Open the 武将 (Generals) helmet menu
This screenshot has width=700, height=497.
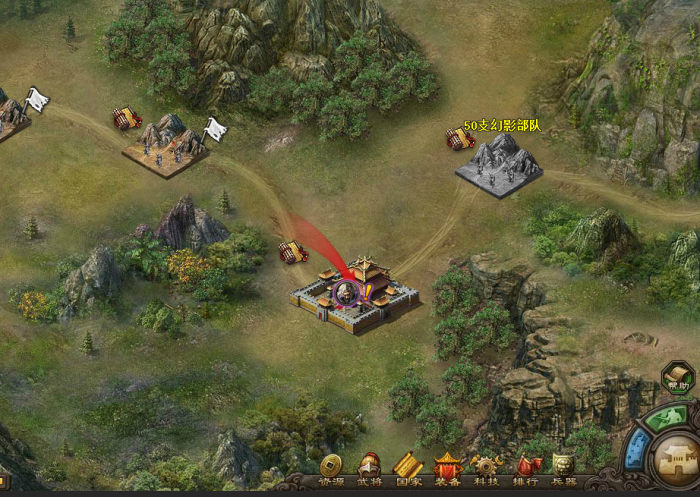point(370,467)
